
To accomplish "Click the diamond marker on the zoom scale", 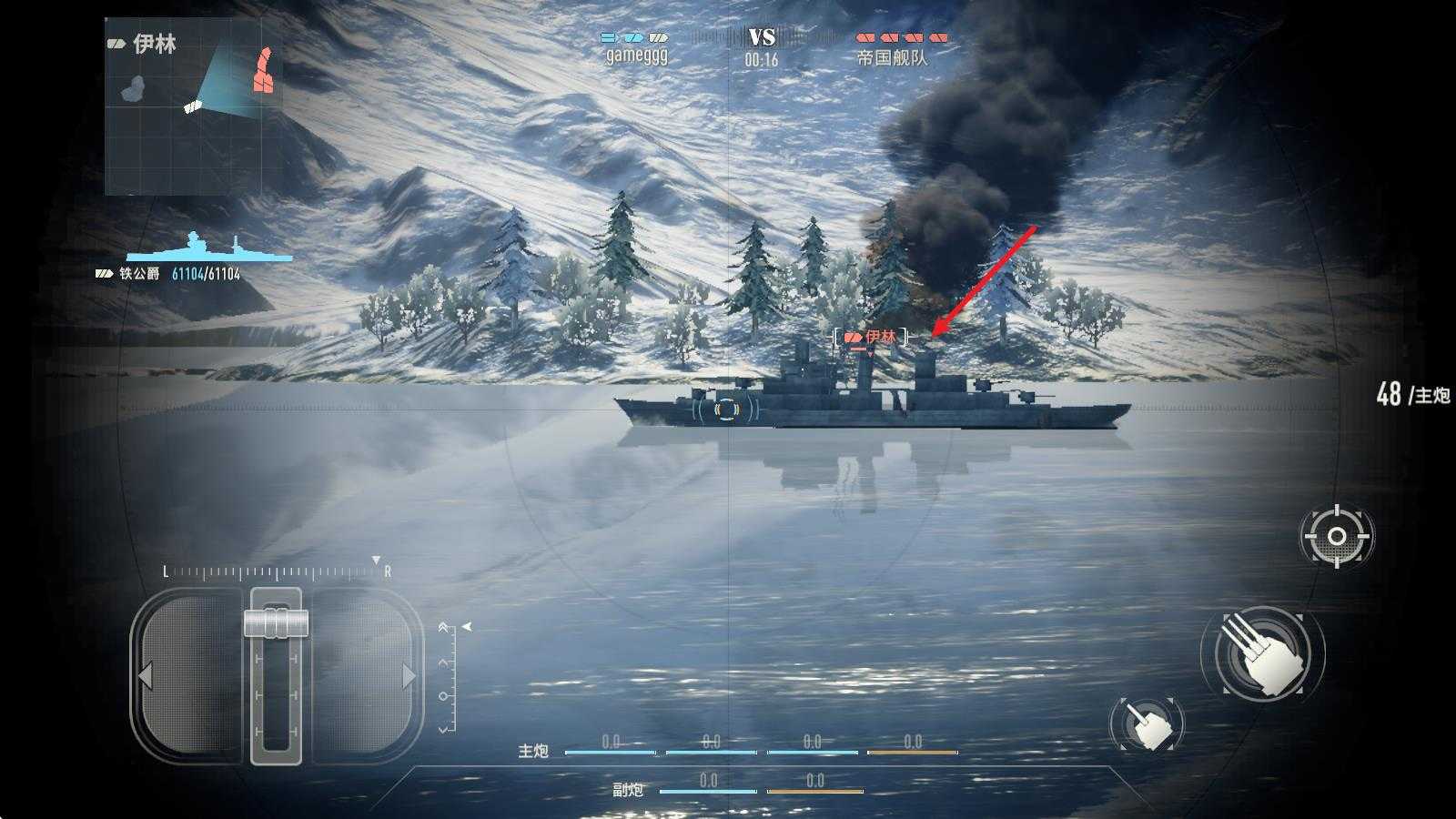I will [x=443, y=695].
